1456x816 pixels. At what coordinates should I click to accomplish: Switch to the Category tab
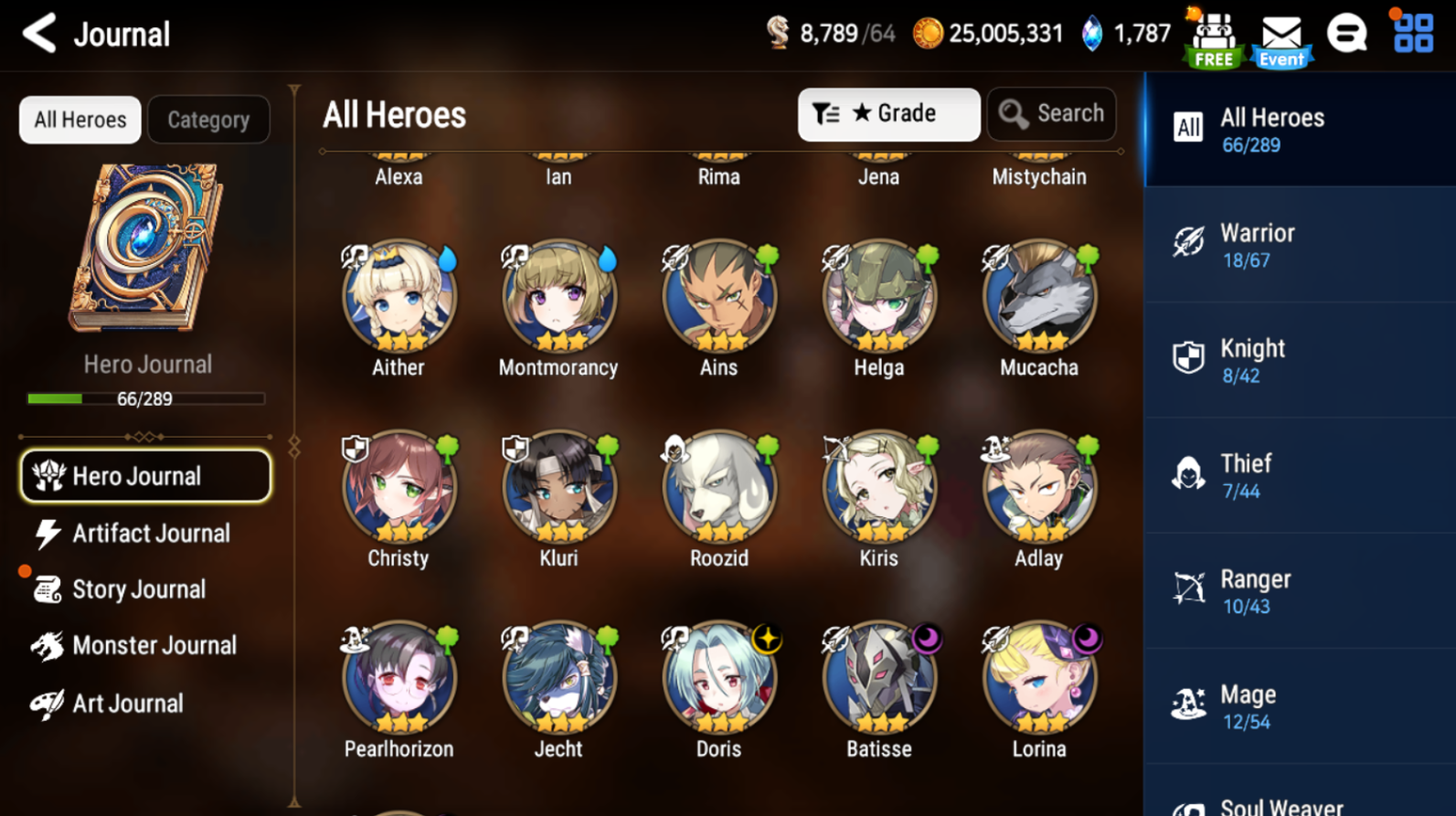pos(208,120)
